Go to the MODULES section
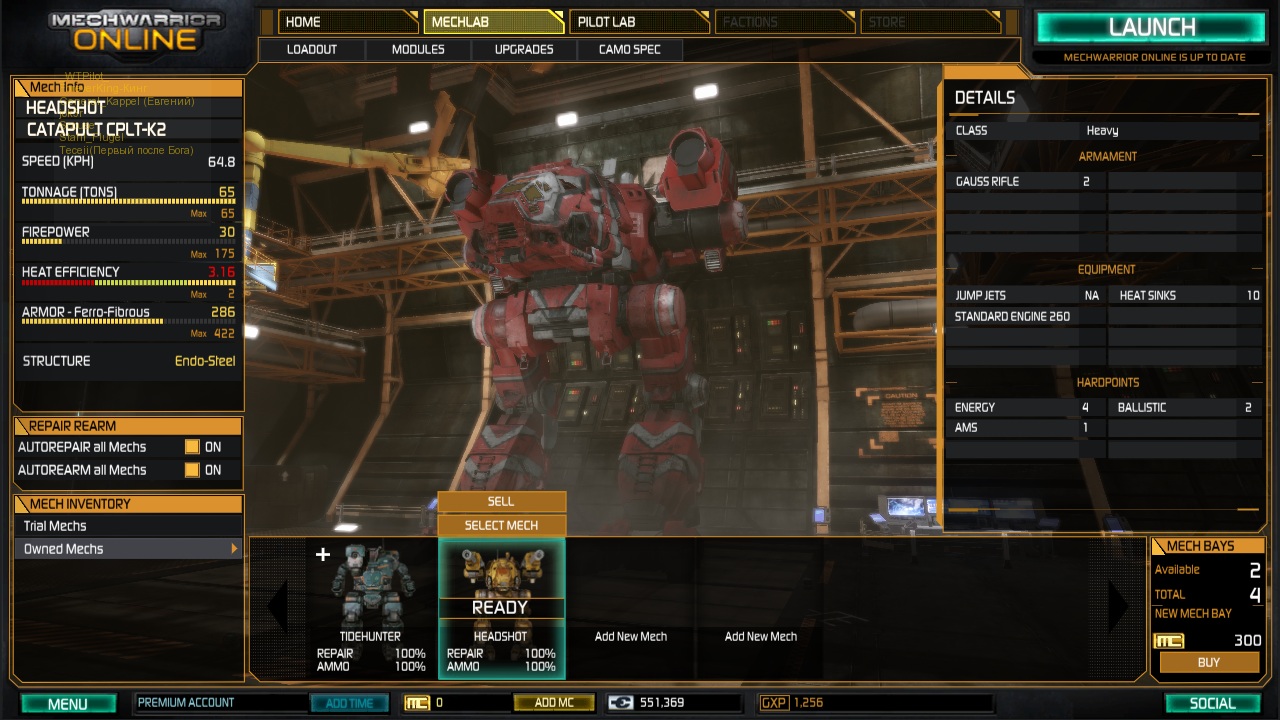1280x720 pixels. pos(418,49)
